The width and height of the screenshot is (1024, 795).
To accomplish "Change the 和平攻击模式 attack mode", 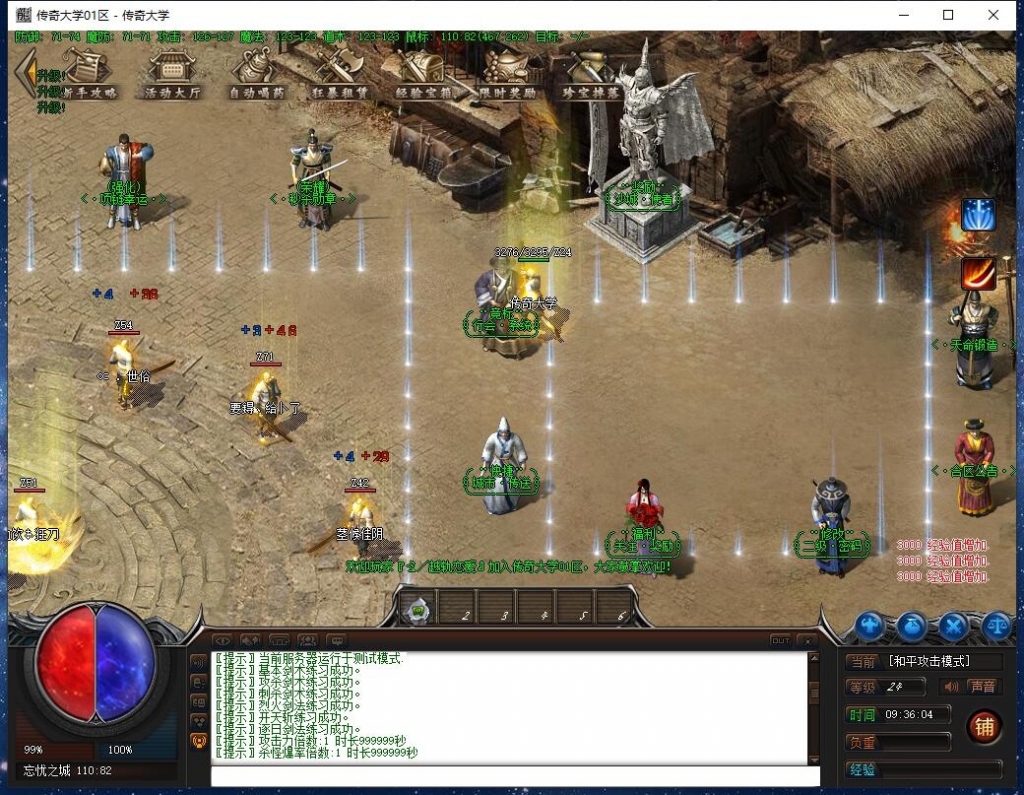I will coord(929,661).
